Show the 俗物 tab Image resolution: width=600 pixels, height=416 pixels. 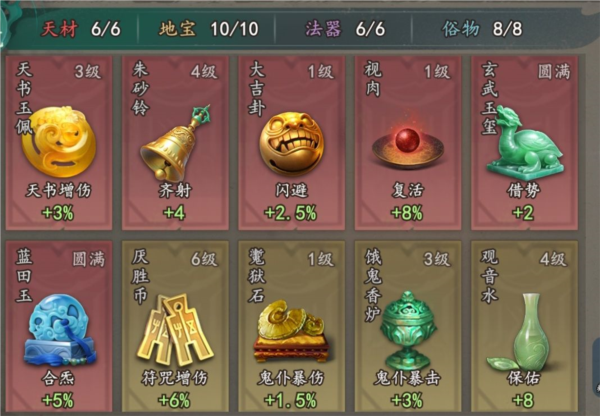(x=480, y=30)
